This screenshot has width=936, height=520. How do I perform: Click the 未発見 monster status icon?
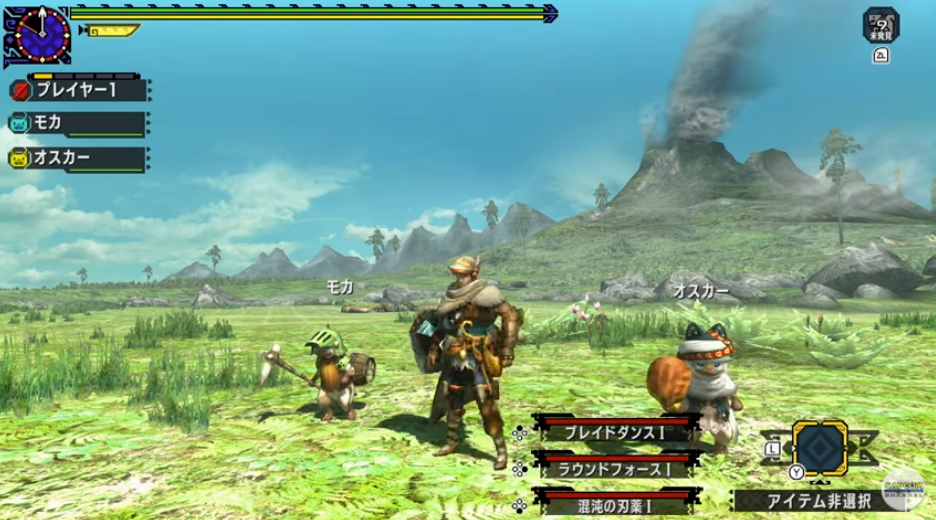tap(881, 25)
